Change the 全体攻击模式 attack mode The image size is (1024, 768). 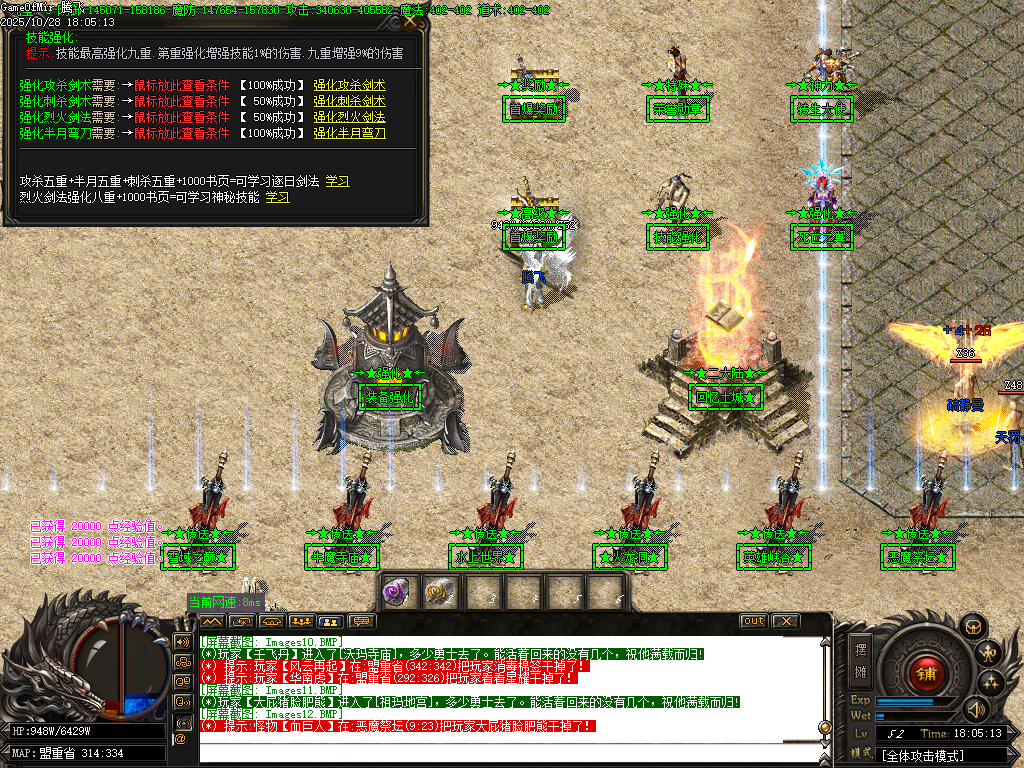(x=928, y=755)
